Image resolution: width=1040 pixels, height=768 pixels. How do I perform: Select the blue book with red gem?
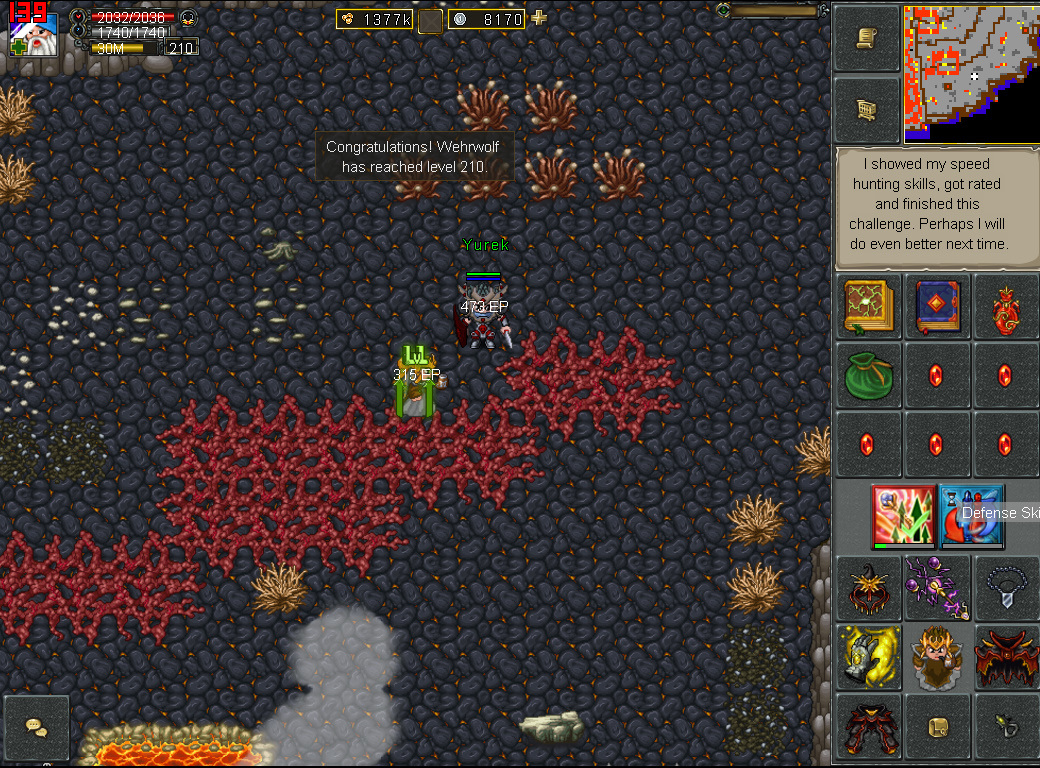tap(936, 306)
